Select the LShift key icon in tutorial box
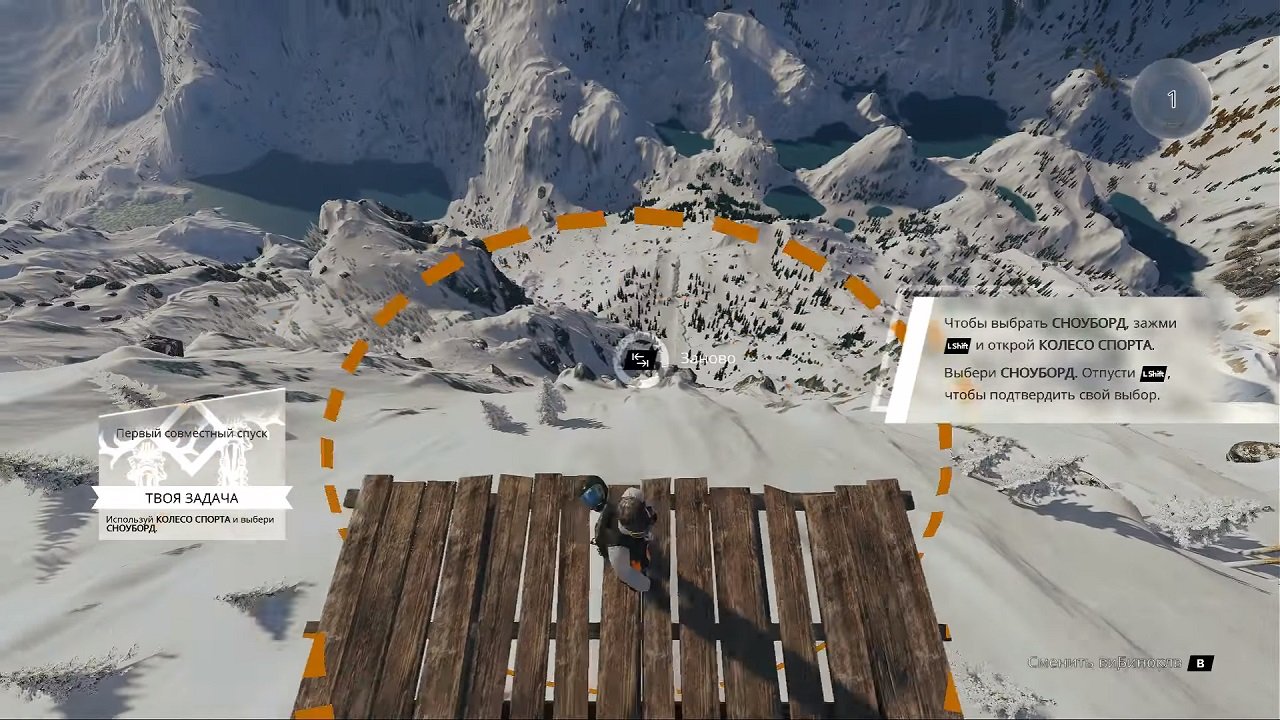The width and height of the screenshot is (1280, 720). (x=957, y=347)
